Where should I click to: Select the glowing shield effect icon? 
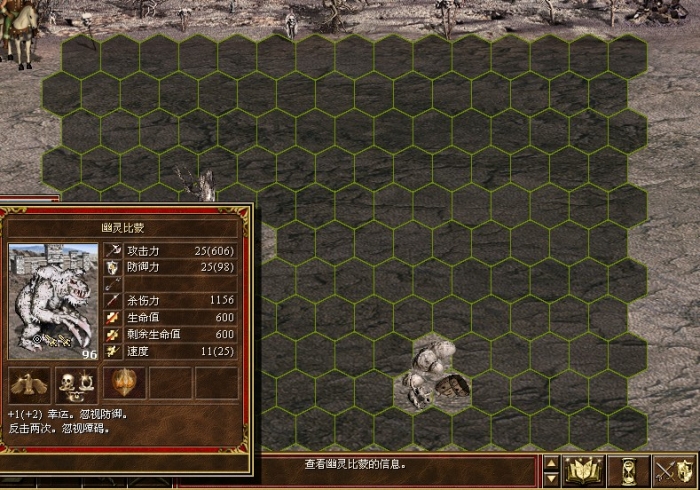click(124, 383)
